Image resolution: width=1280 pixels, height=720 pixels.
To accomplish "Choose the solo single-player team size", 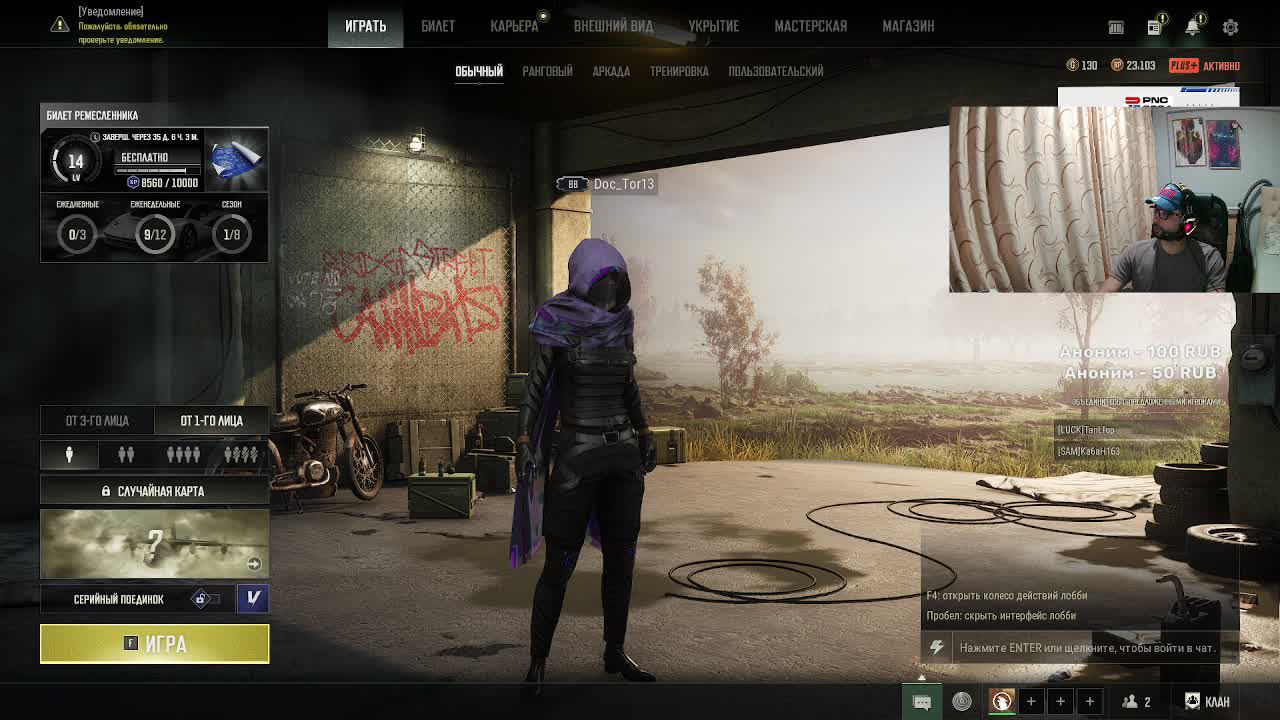I will [x=69, y=455].
